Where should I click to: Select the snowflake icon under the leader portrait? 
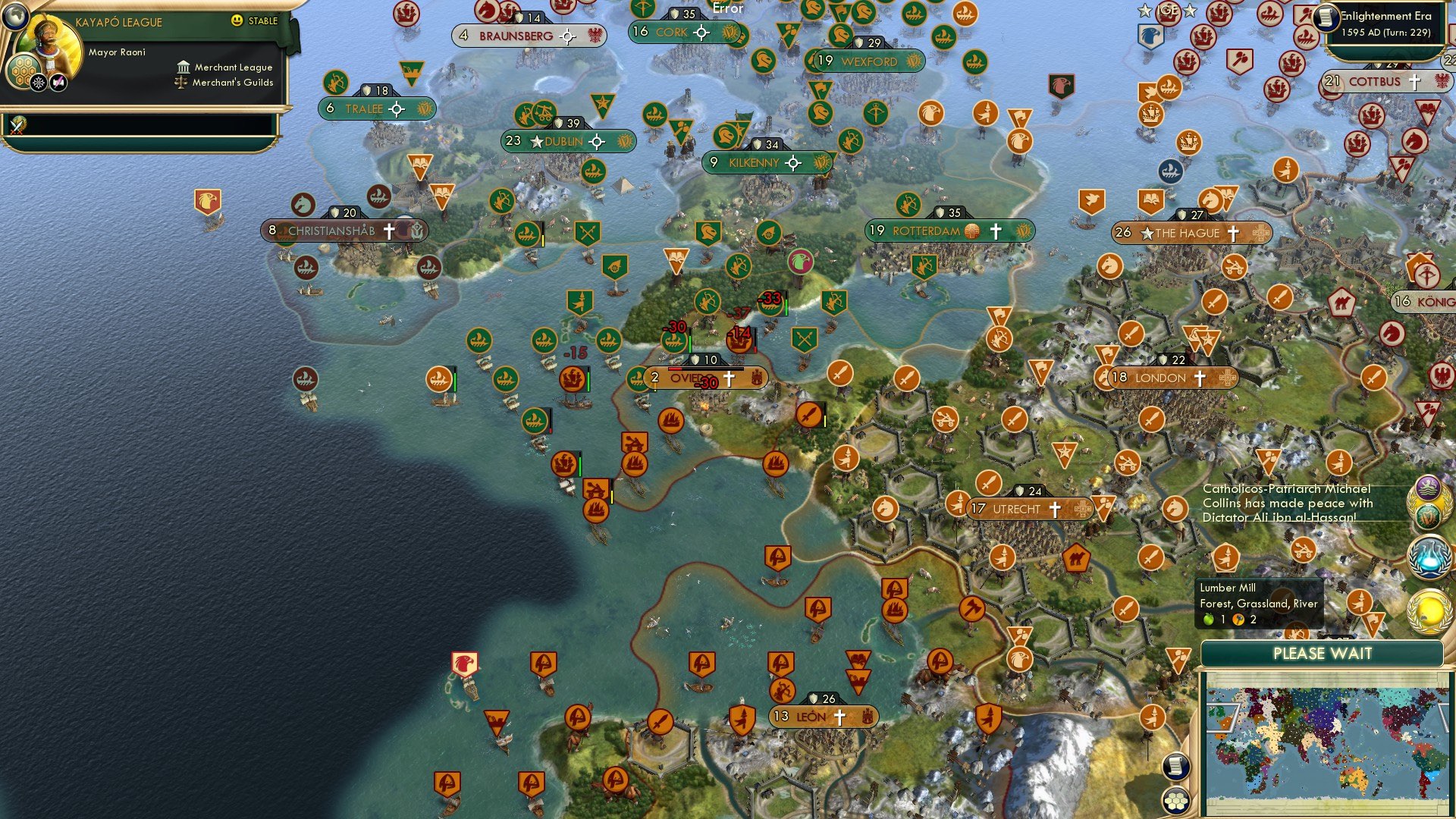[39, 83]
